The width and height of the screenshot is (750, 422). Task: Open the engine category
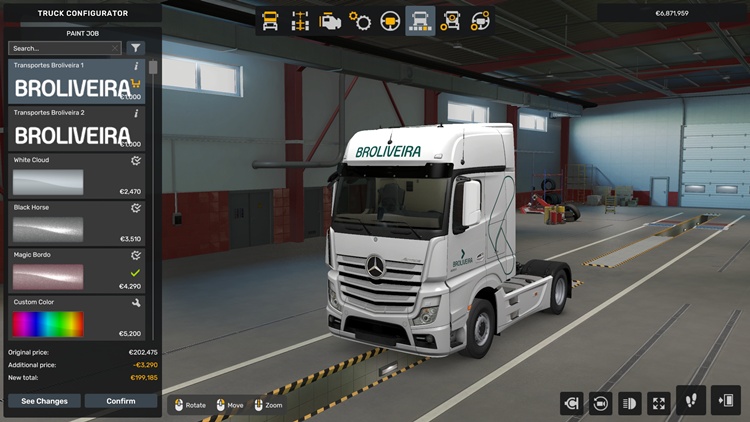tap(330, 20)
